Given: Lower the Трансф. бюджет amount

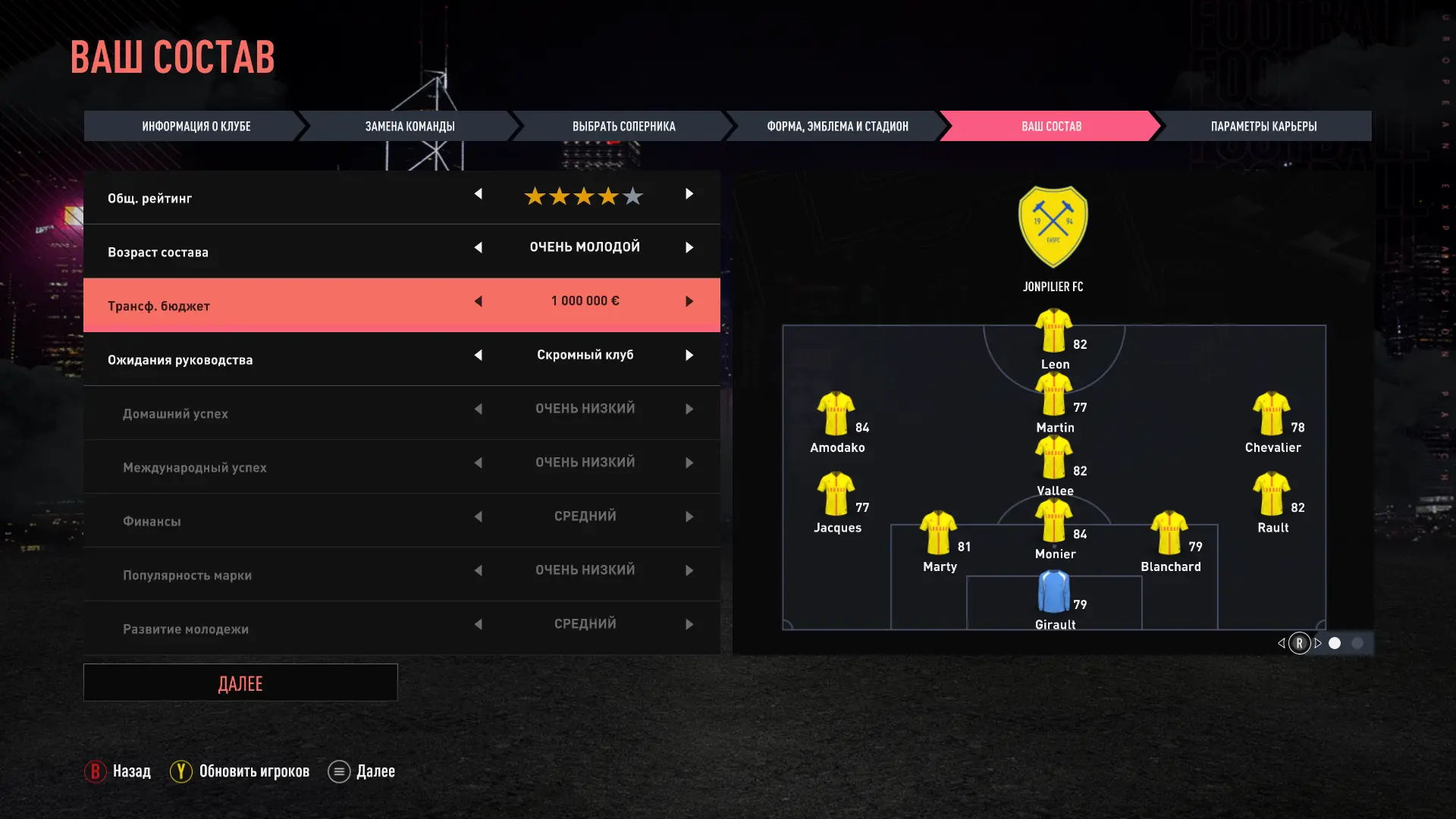Looking at the screenshot, I should pyautogui.click(x=479, y=302).
